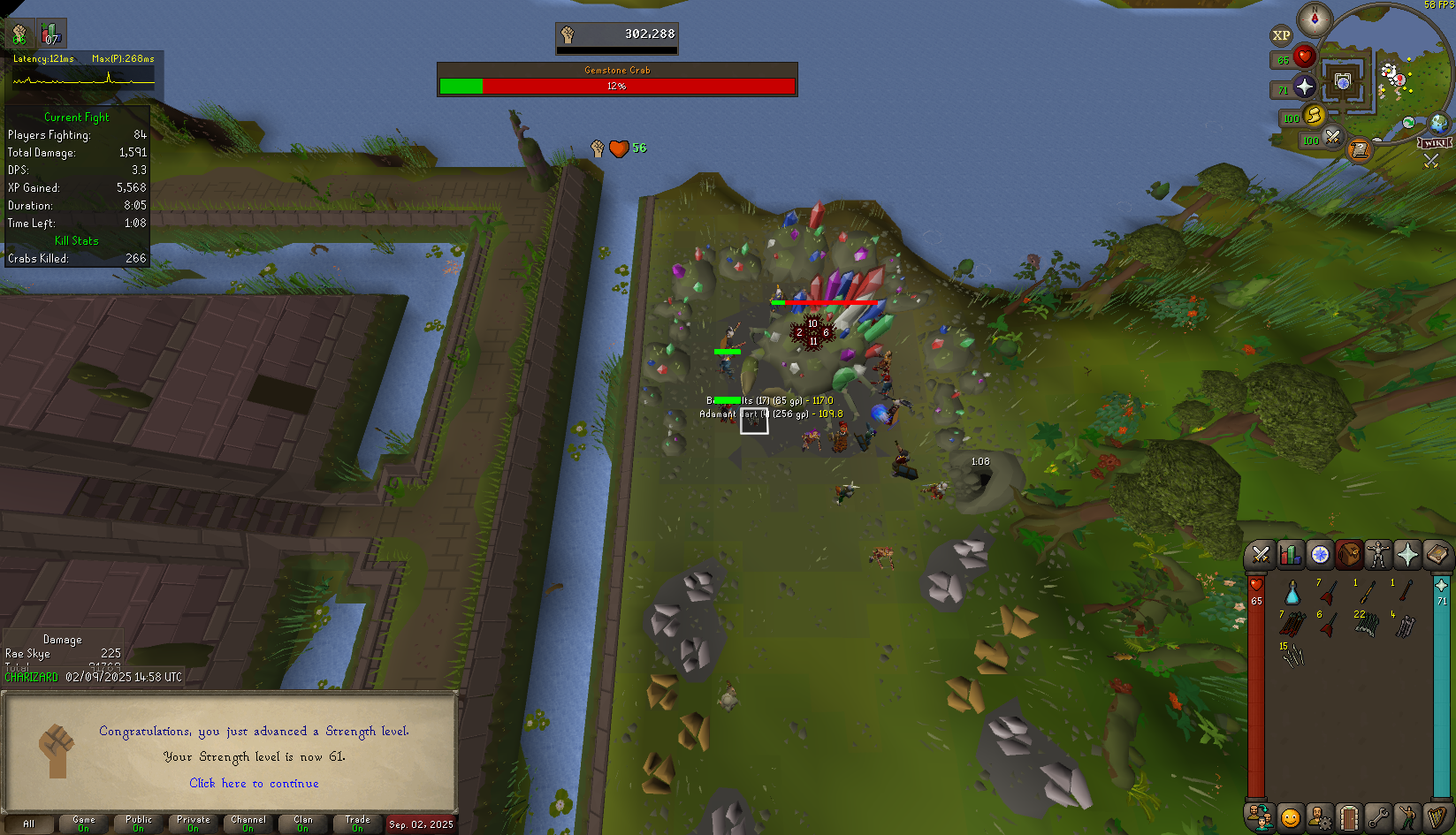Show the Prayer tab
The width and height of the screenshot is (1456, 835).
click(1407, 555)
